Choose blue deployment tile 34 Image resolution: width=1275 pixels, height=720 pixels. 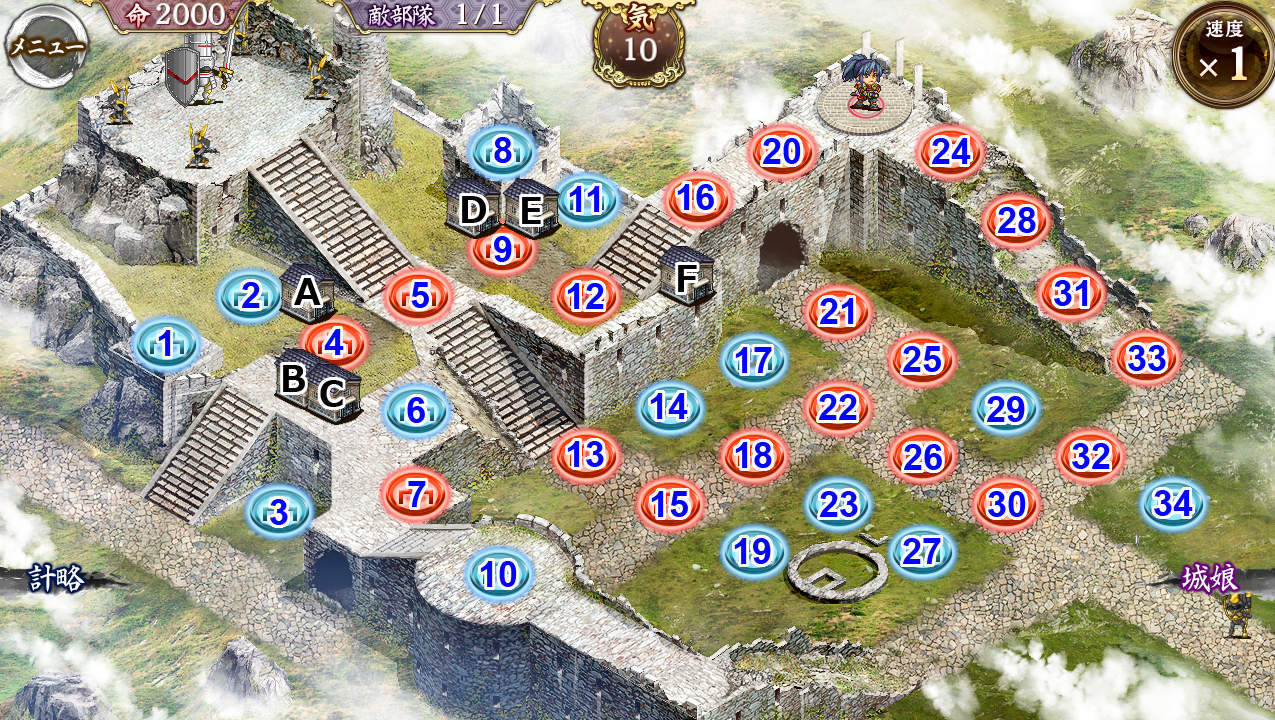tap(1173, 504)
